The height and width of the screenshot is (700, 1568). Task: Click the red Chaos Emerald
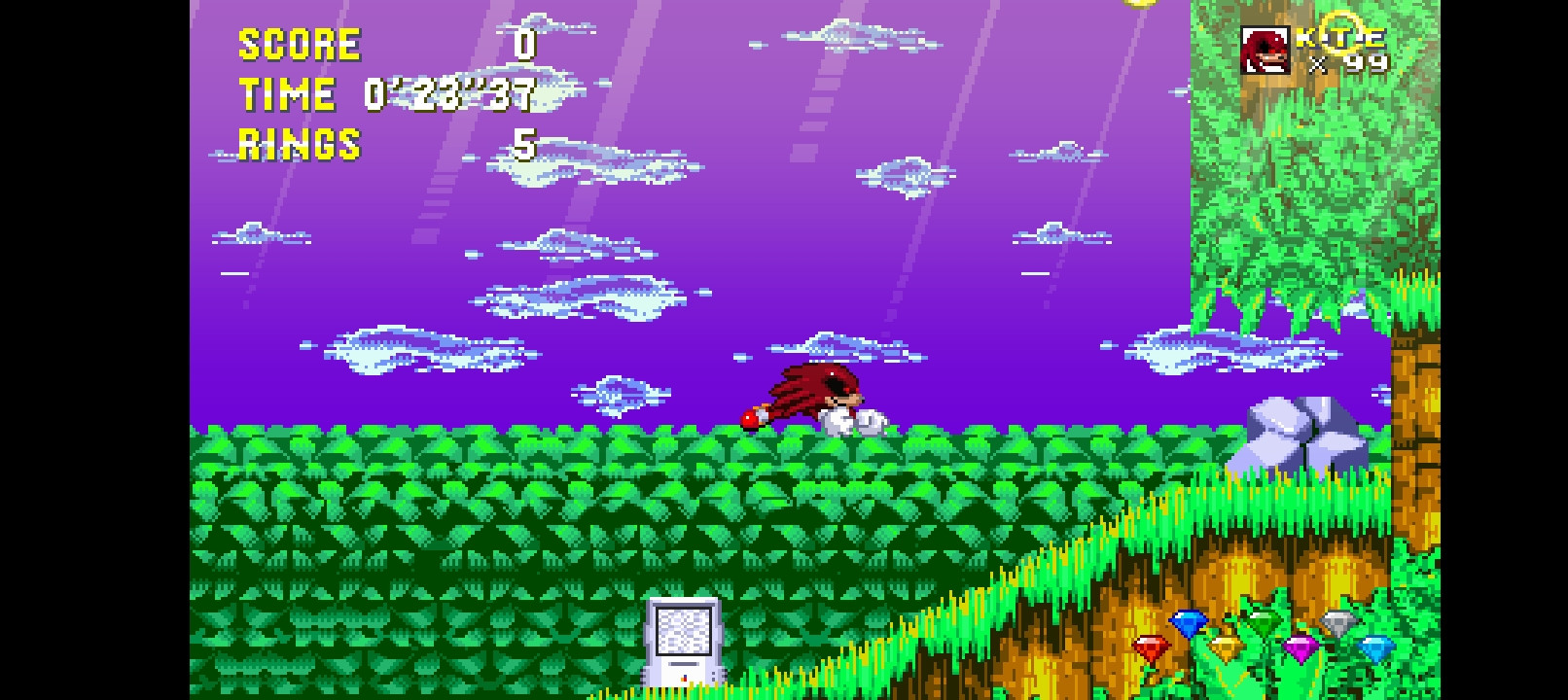coord(1151,646)
